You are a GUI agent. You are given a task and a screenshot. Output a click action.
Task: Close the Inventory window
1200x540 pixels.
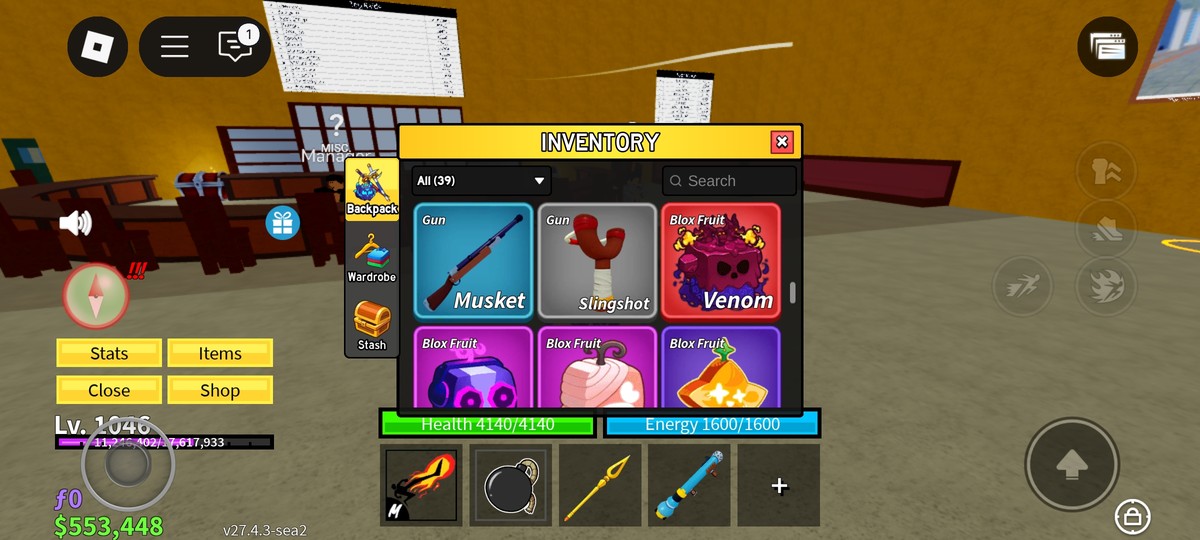tap(782, 142)
